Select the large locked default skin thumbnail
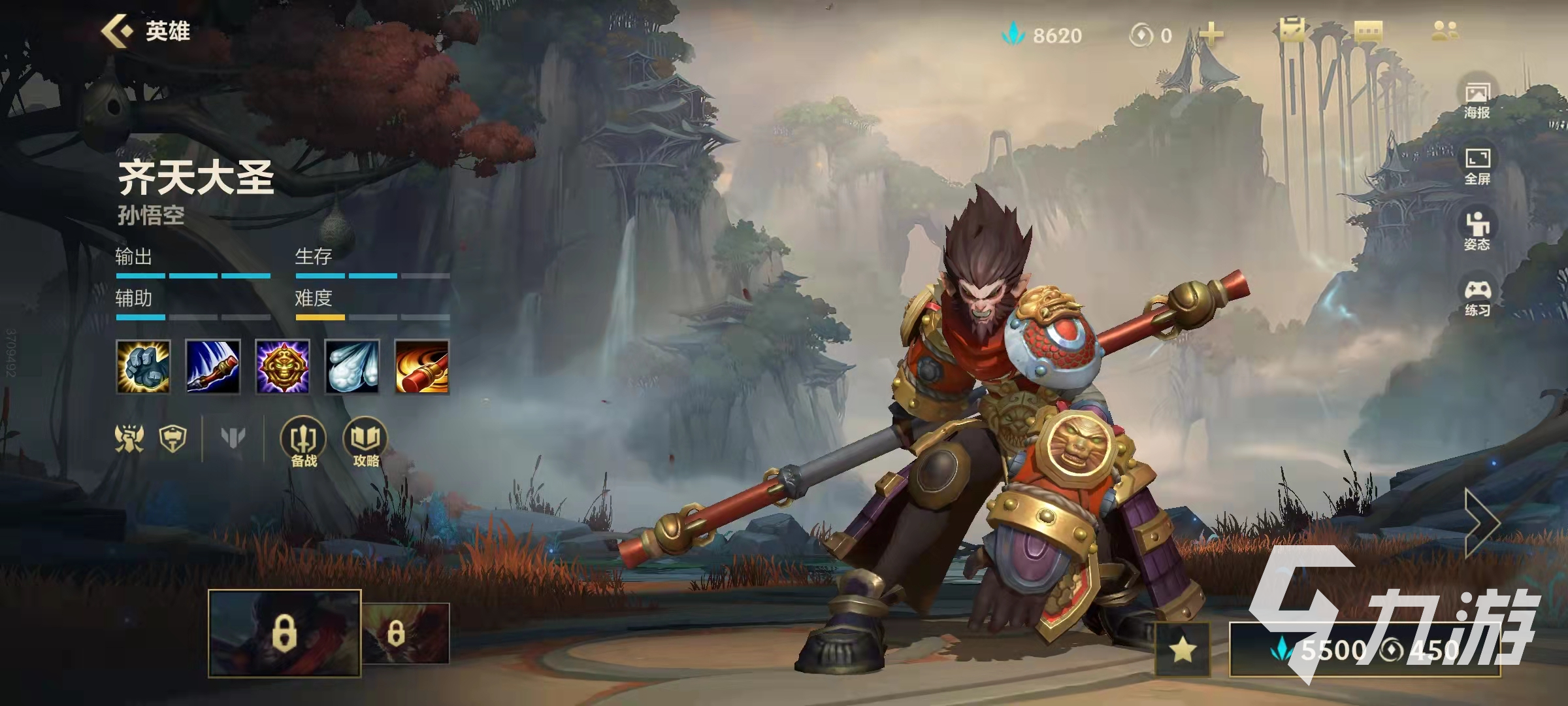 coord(284,633)
